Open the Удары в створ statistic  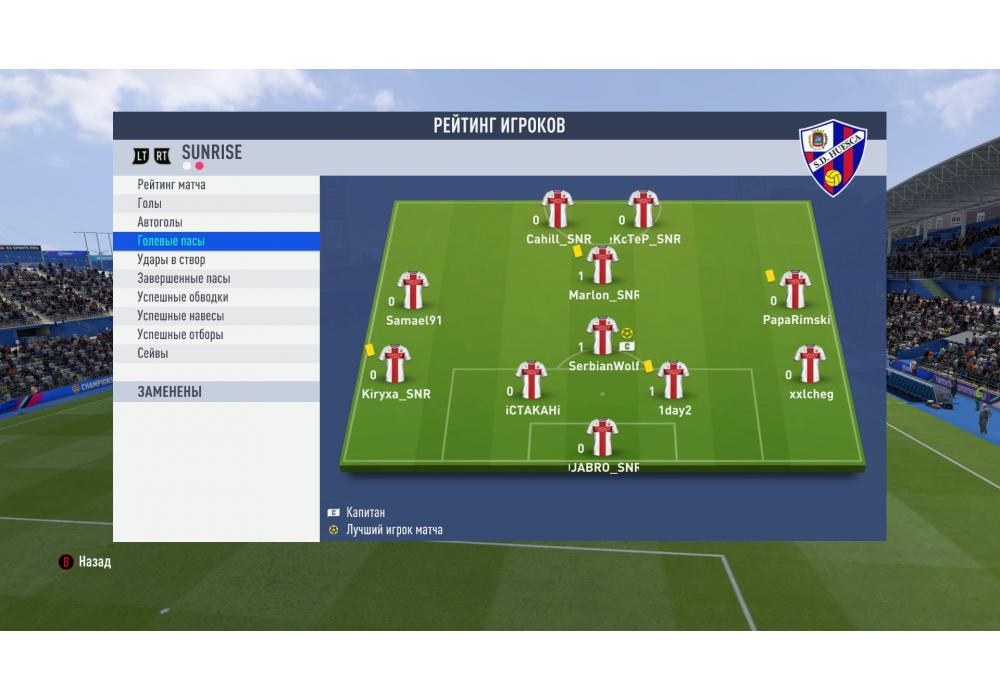coord(215,260)
